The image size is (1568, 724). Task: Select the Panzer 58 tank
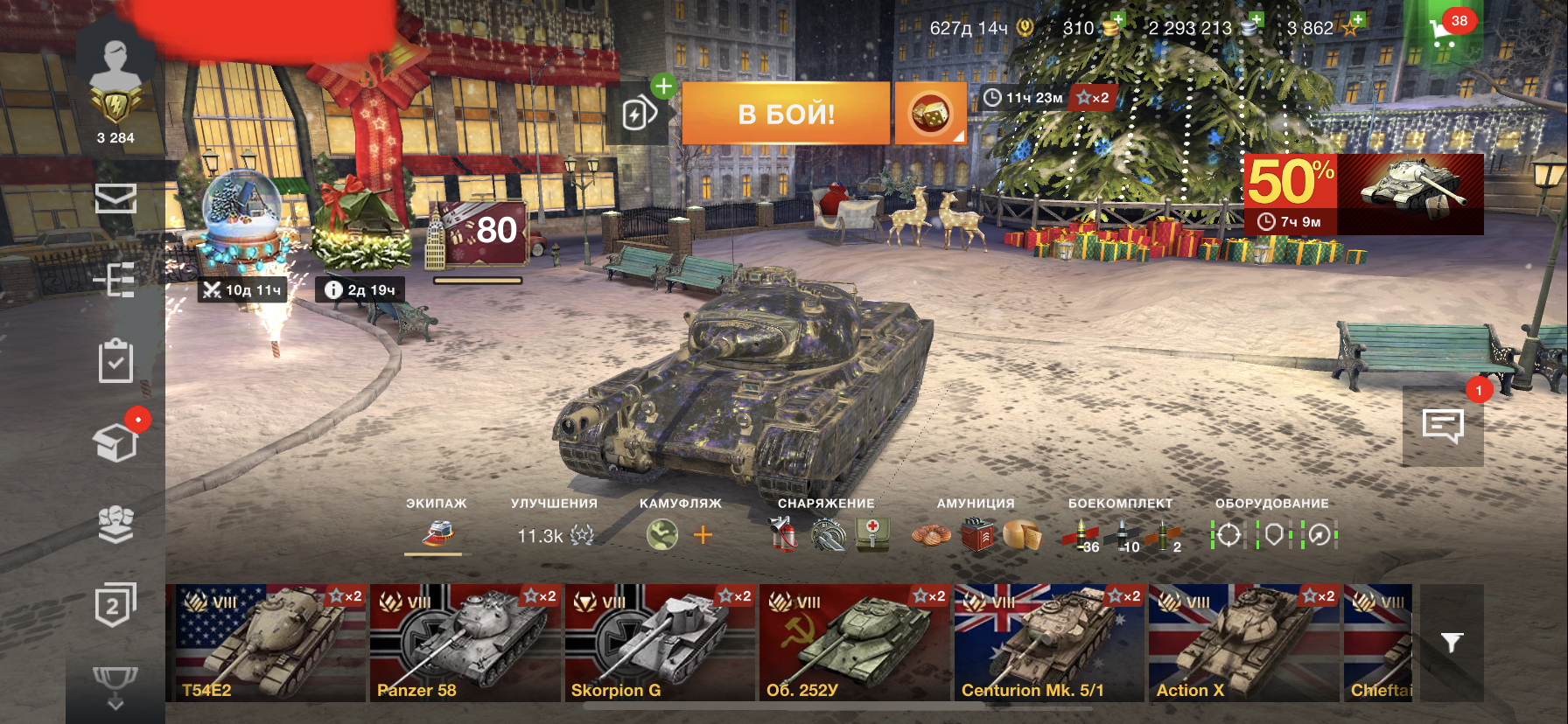click(465, 644)
